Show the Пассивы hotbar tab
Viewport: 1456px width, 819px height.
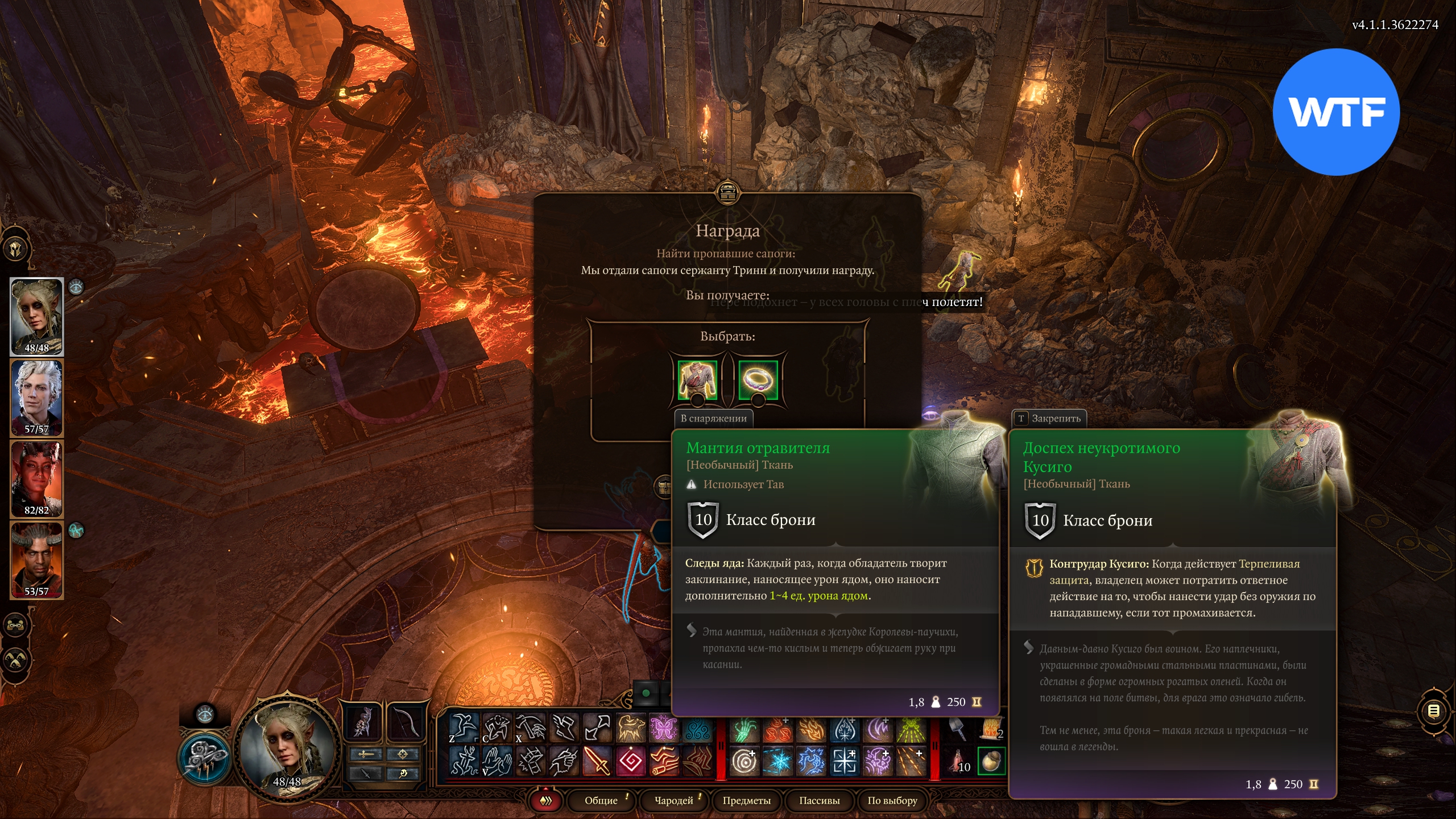click(x=819, y=800)
